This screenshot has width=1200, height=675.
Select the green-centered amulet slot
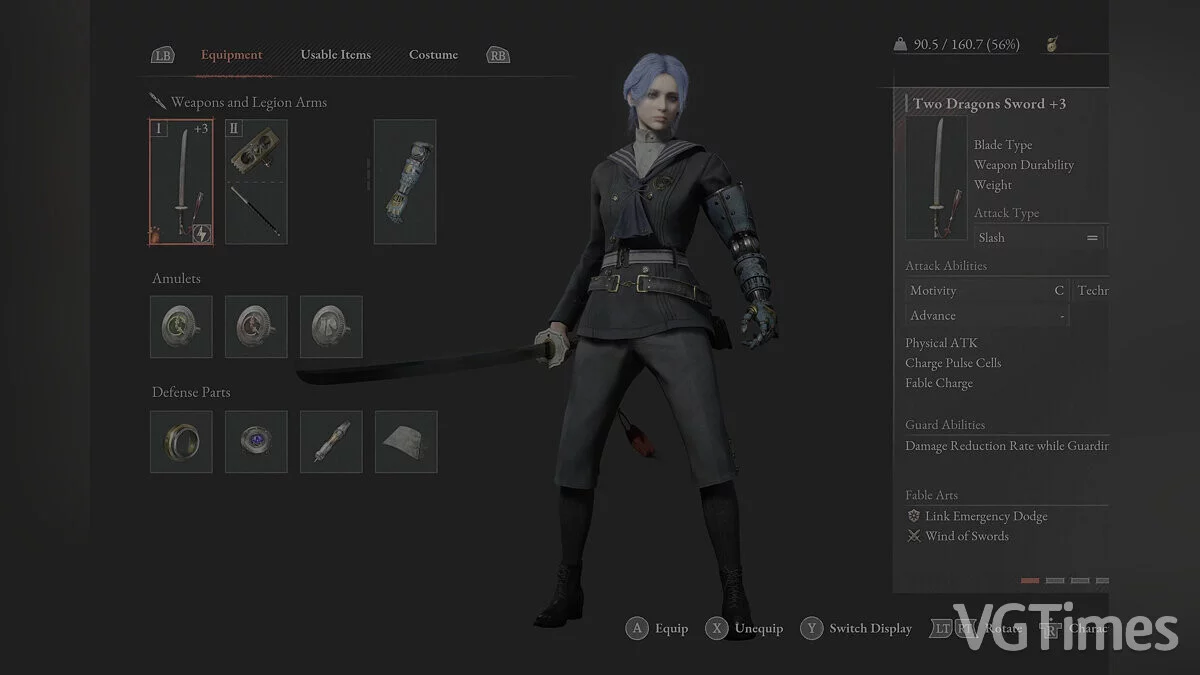tap(181, 326)
